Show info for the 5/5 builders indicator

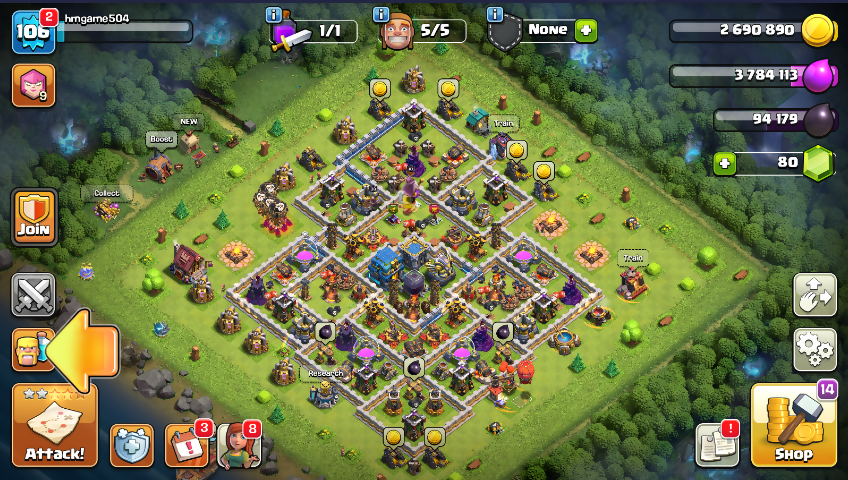coord(381,14)
